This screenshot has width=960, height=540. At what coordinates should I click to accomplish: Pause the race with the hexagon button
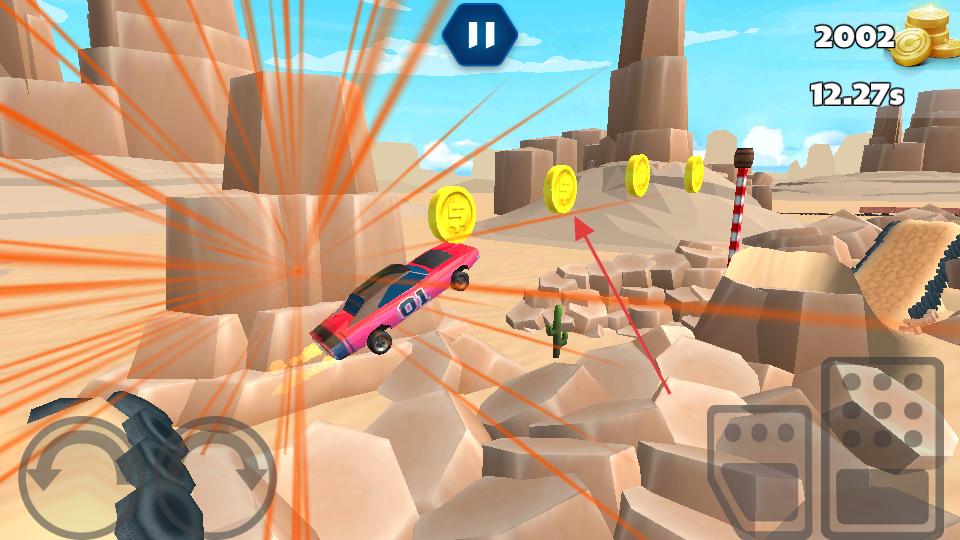pyautogui.click(x=480, y=35)
